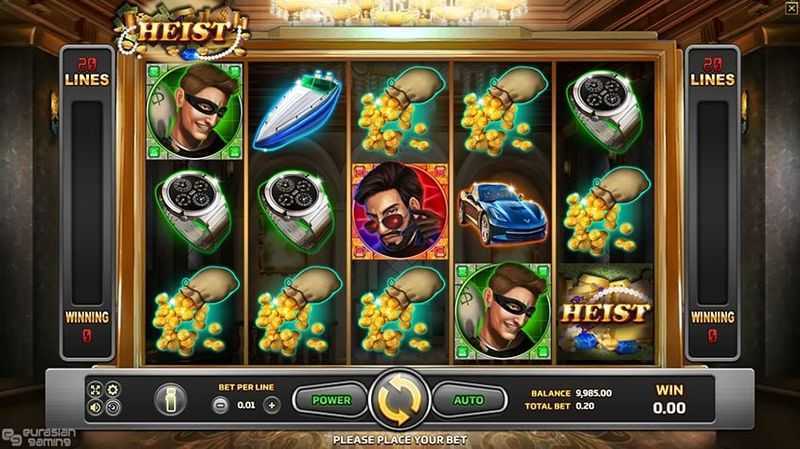Increase bet per line with plus
Viewport: 800px width, 449px height.
pos(271,405)
